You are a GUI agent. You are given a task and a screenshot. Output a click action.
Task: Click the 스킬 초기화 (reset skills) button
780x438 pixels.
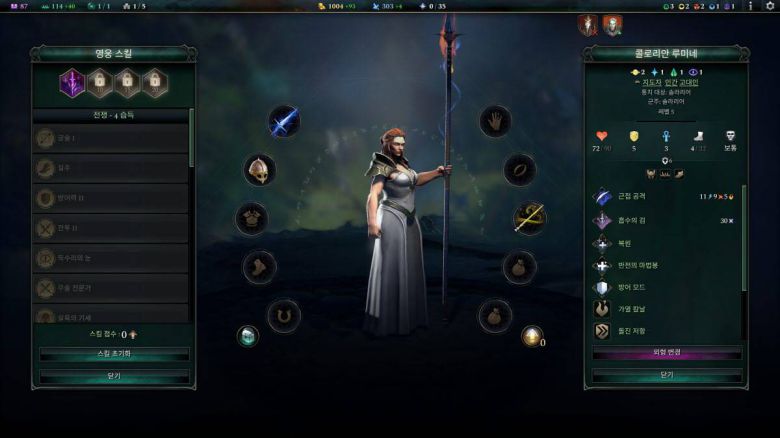[x=114, y=355]
